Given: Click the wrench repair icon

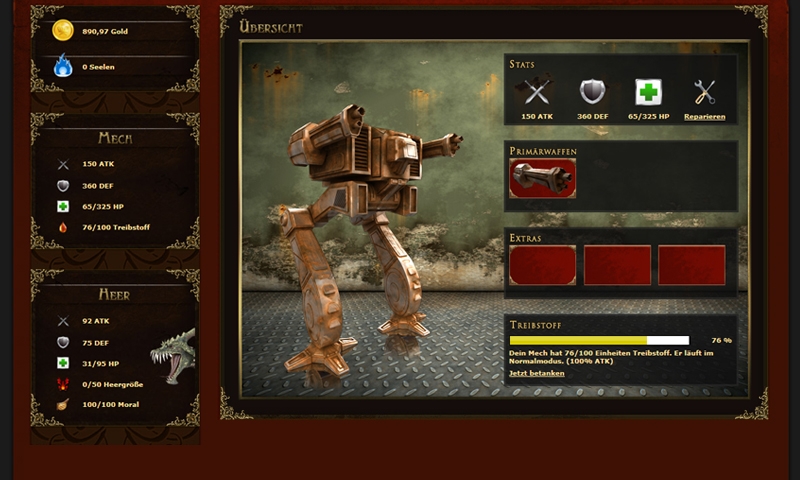Looking at the screenshot, I should (x=704, y=93).
